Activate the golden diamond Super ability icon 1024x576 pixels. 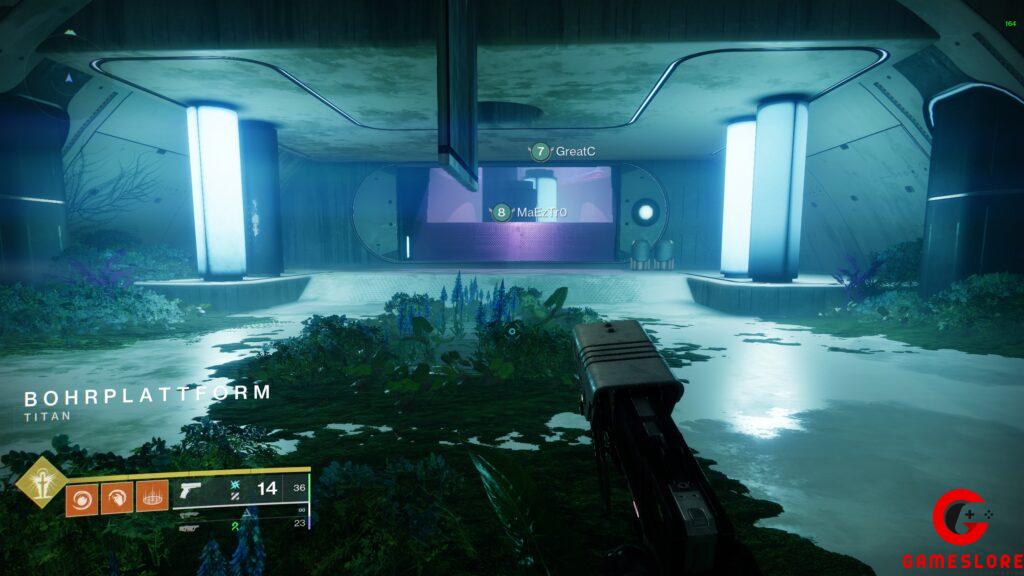click(x=41, y=485)
